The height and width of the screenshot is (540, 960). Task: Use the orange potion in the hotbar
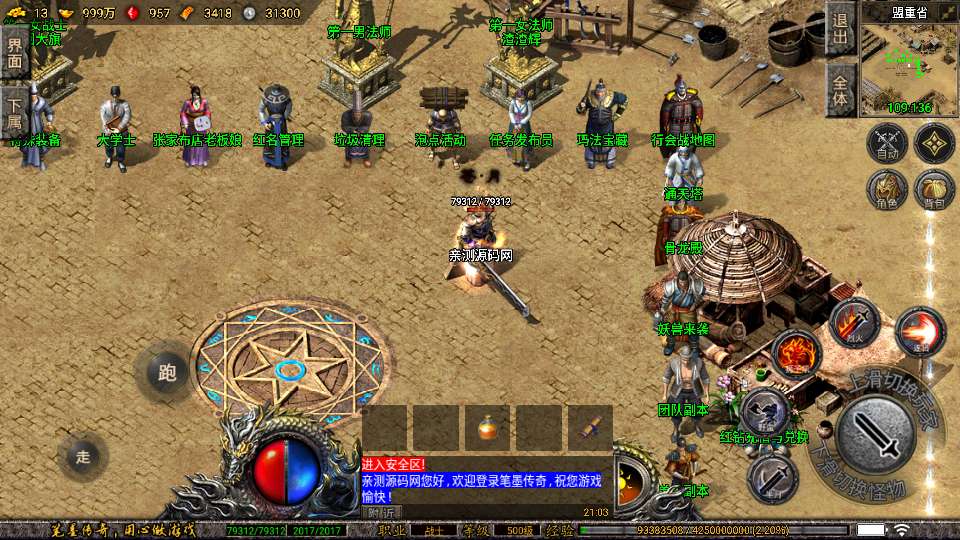[x=487, y=428]
